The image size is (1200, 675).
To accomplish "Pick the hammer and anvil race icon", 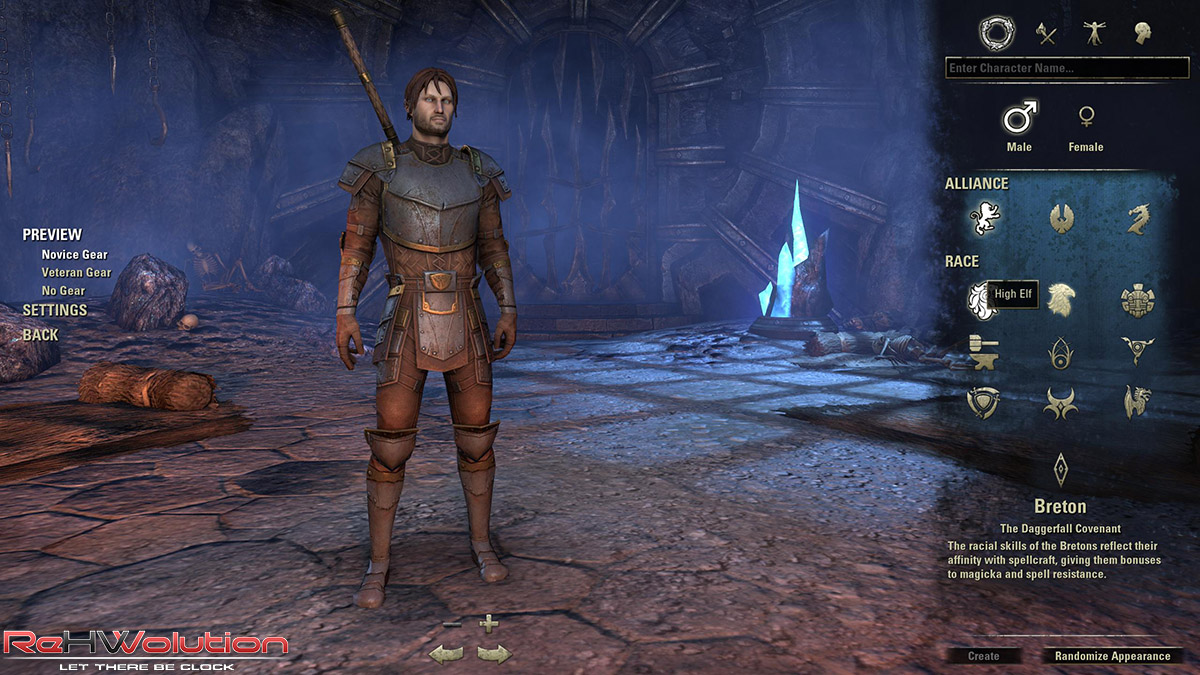I will [984, 351].
